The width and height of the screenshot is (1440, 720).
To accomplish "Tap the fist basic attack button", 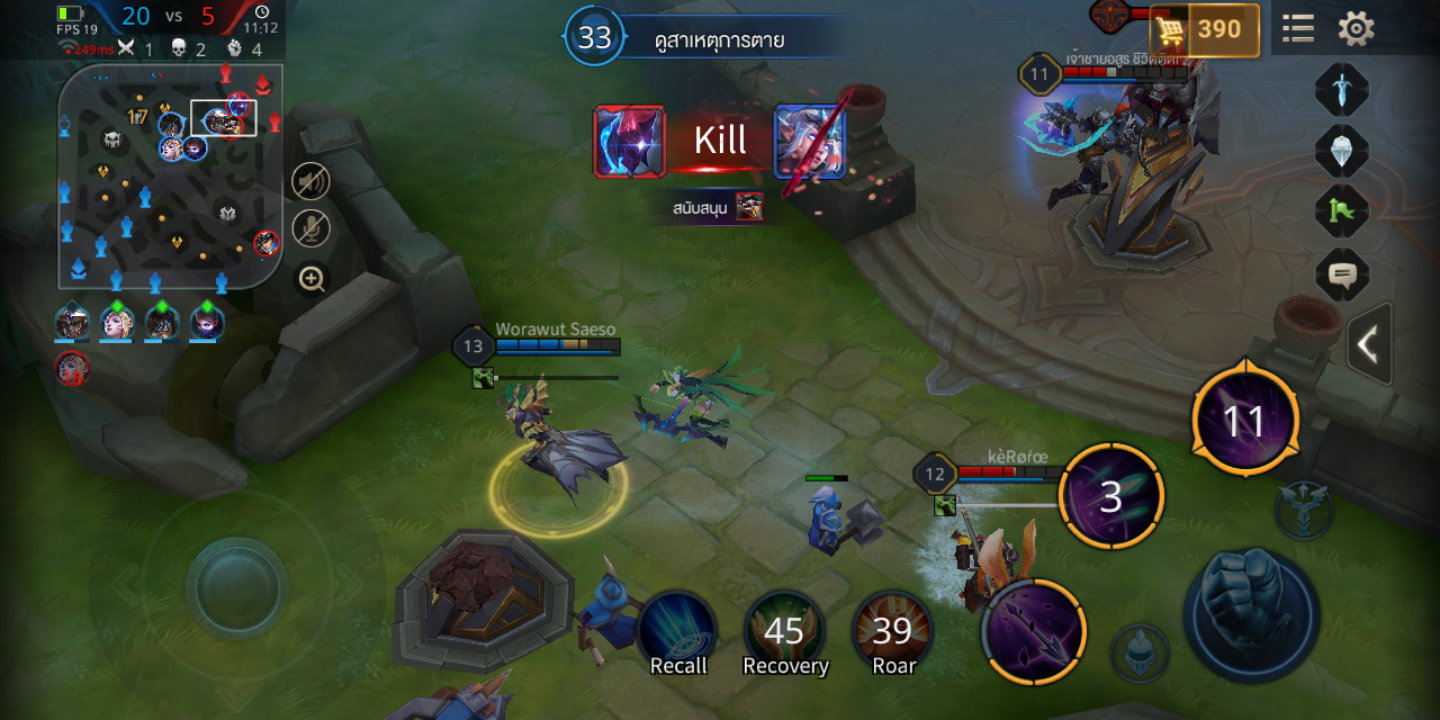I will click(x=1251, y=613).
